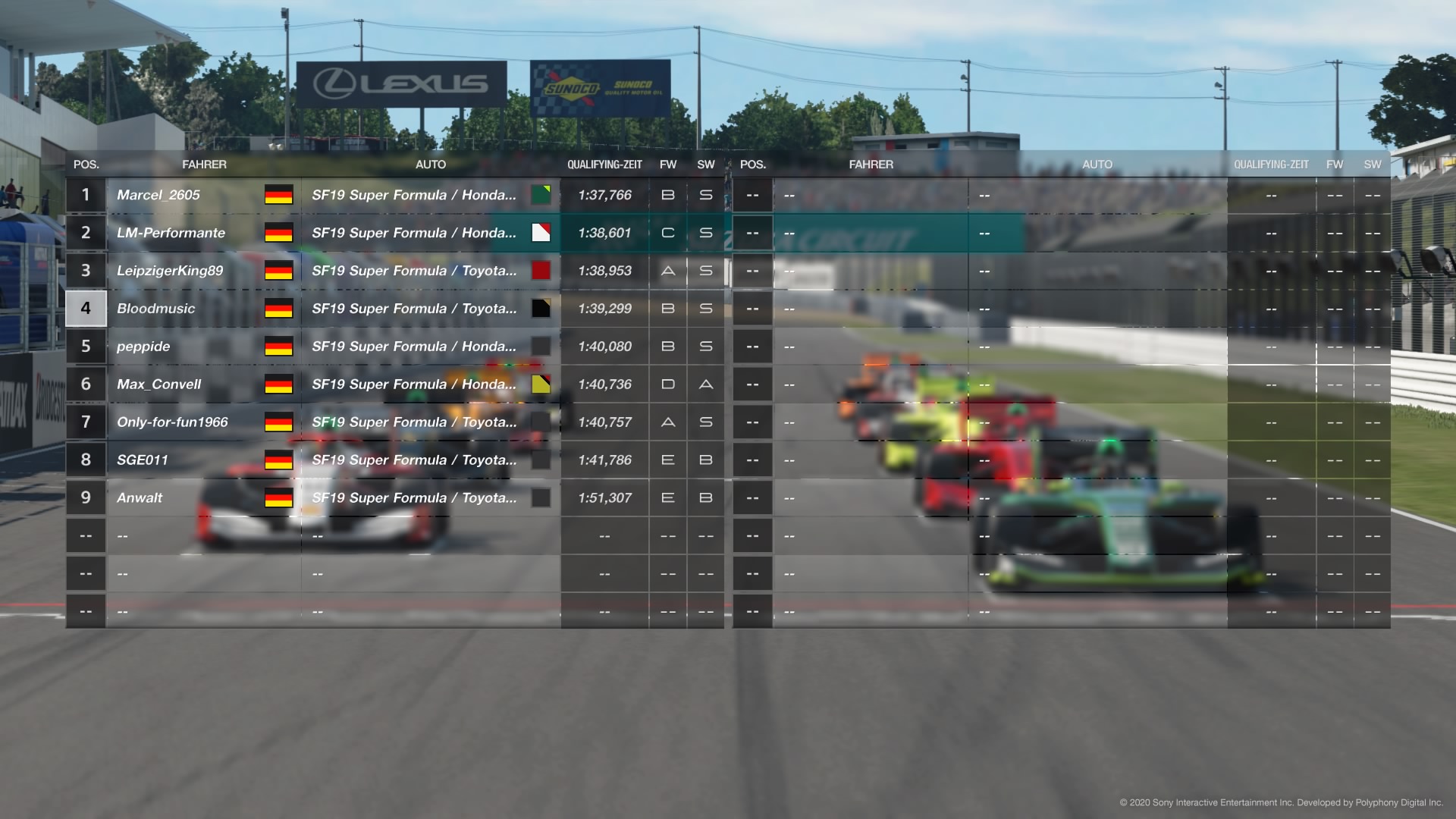The height and width of the screenshot is (819, 1456).
Task: Click the SW grade S for LeipzigerKing89
Action: [705, 271]
